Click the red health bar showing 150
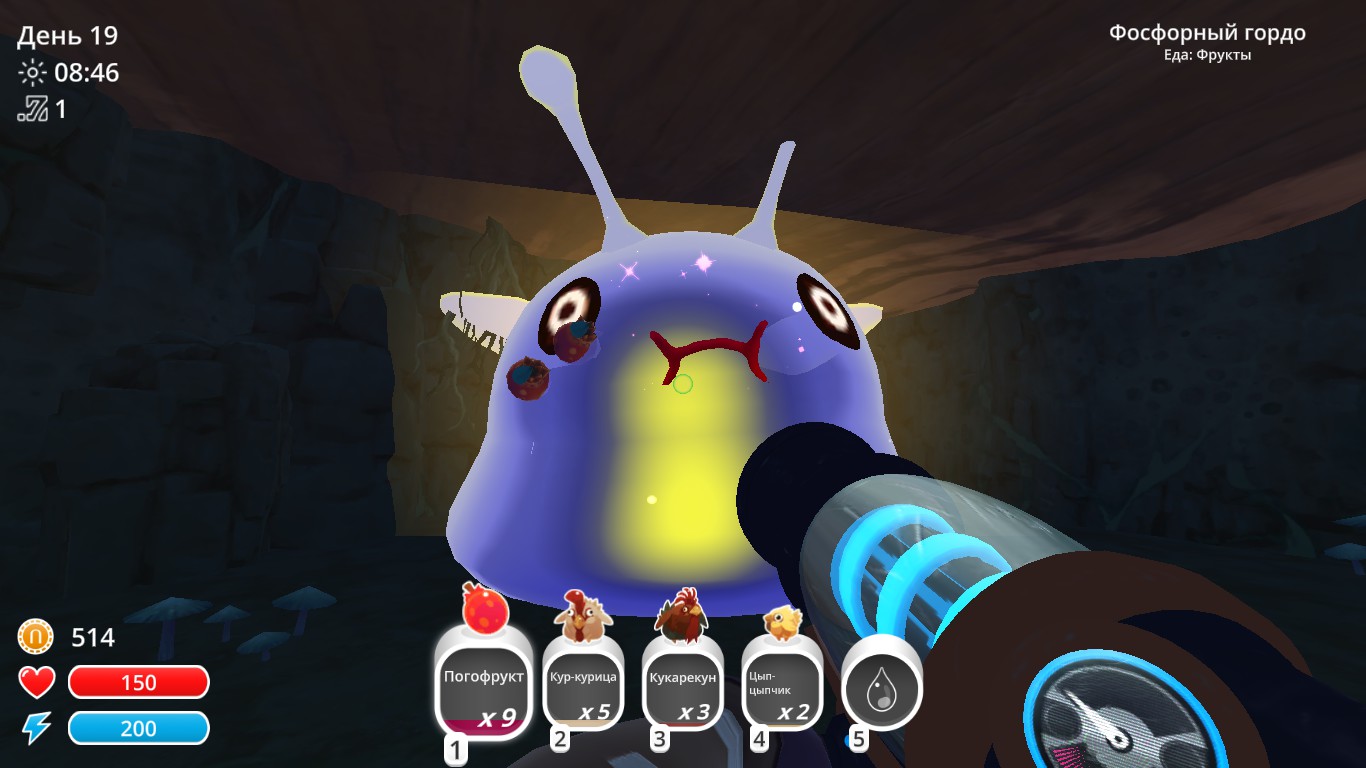 coord(139,683)
